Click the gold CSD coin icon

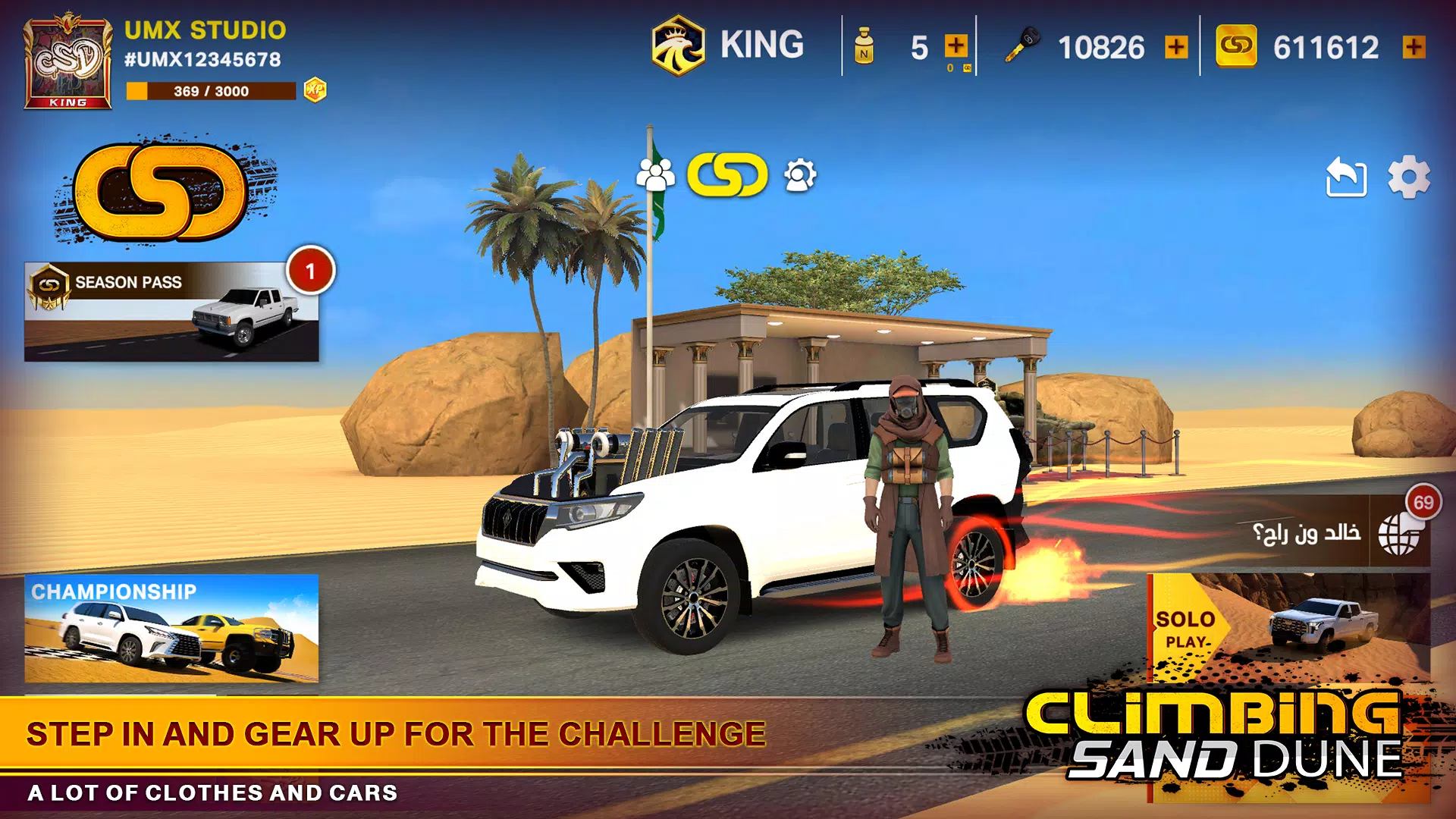pyautogui.click(x=1238, y=45)
